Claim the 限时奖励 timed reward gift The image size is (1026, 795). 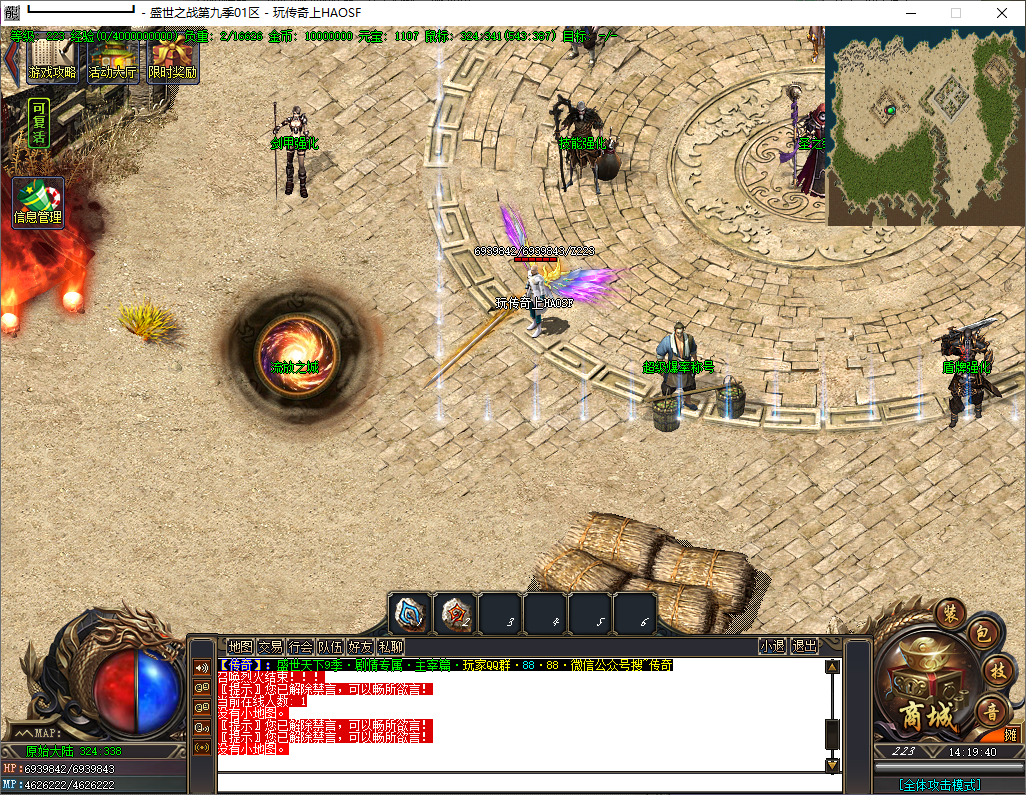point(172,61)
